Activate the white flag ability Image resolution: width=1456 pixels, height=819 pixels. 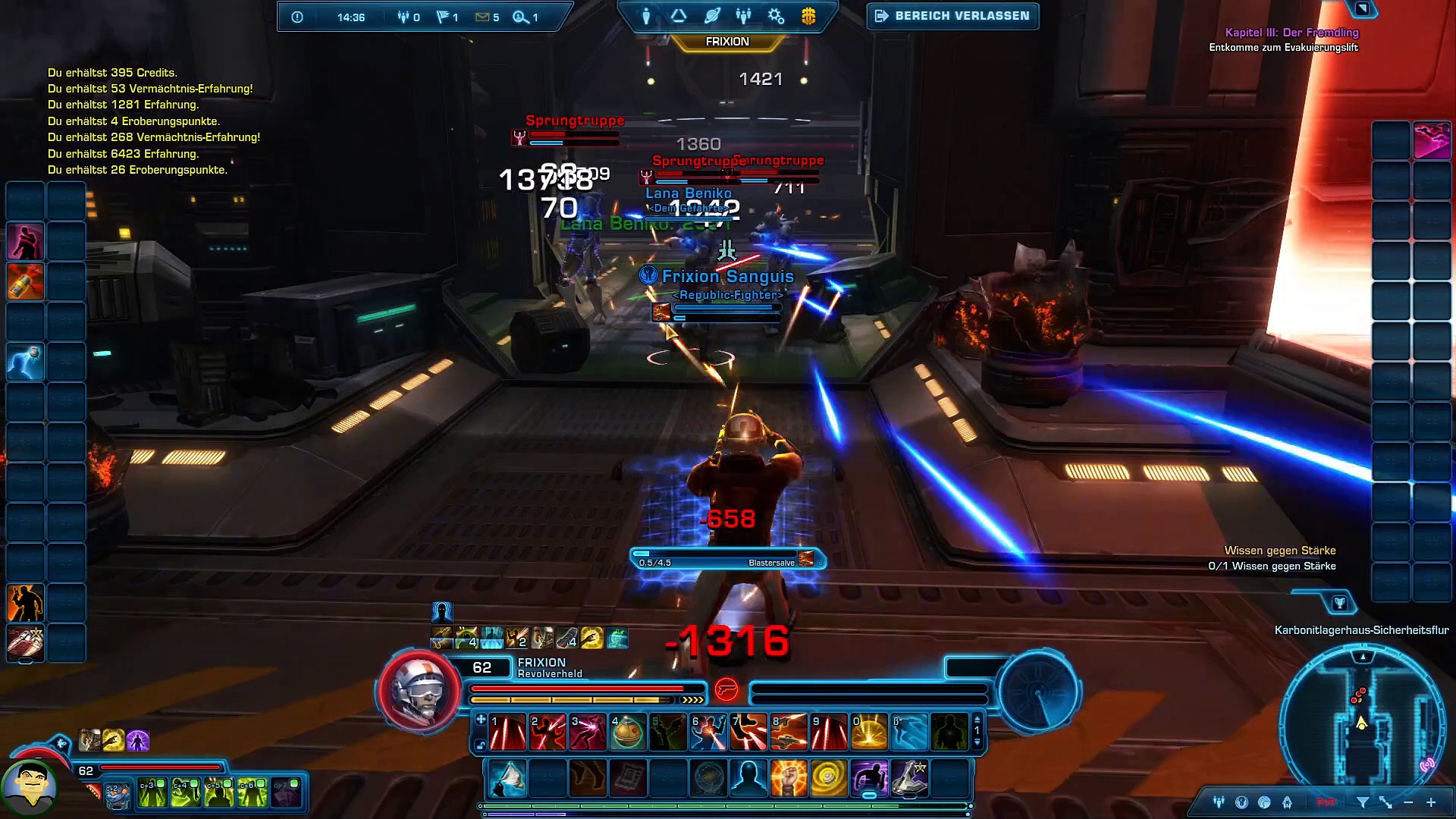coord(508,779)
